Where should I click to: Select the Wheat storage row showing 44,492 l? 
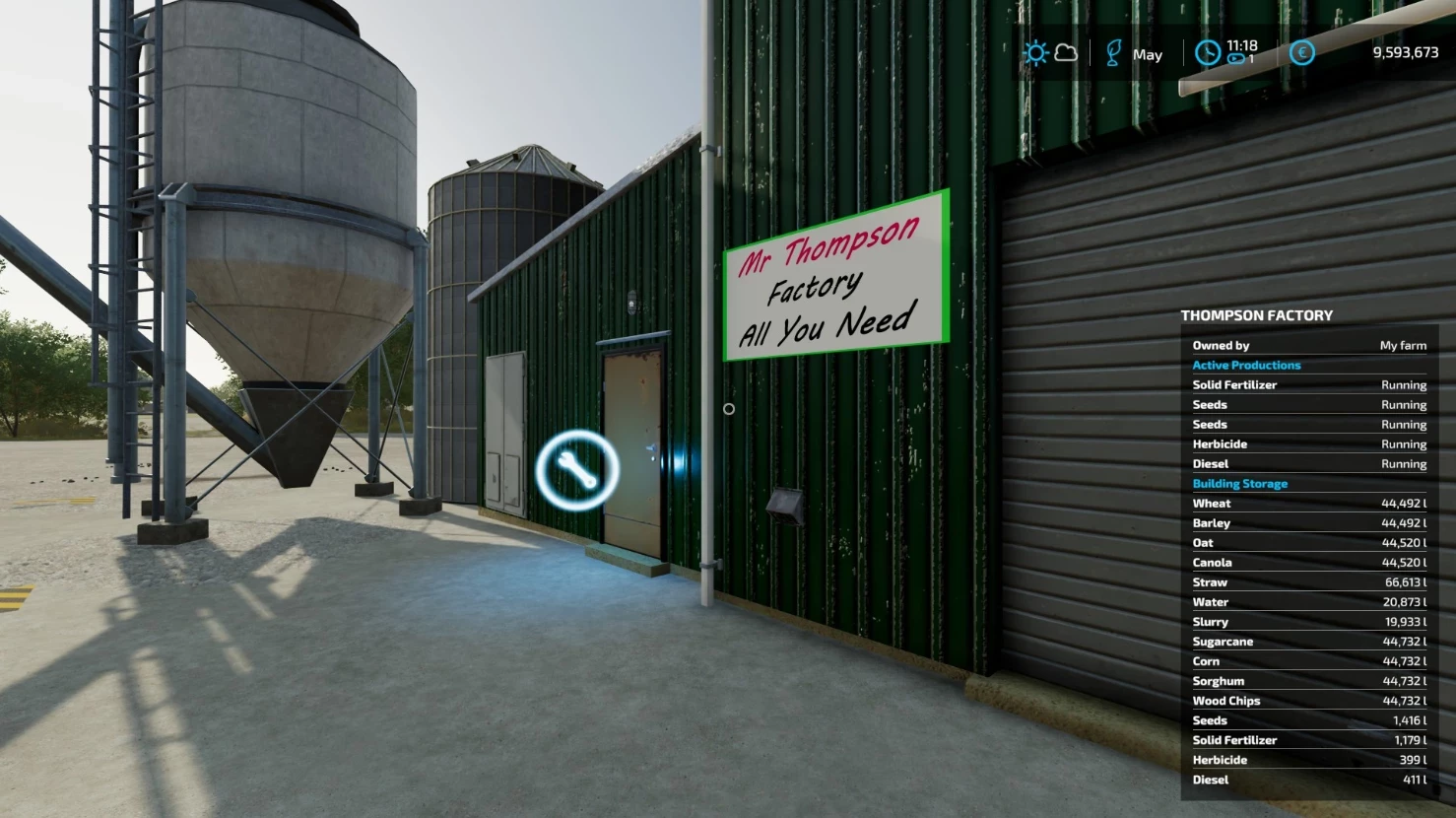click(x=1308, y=503)
